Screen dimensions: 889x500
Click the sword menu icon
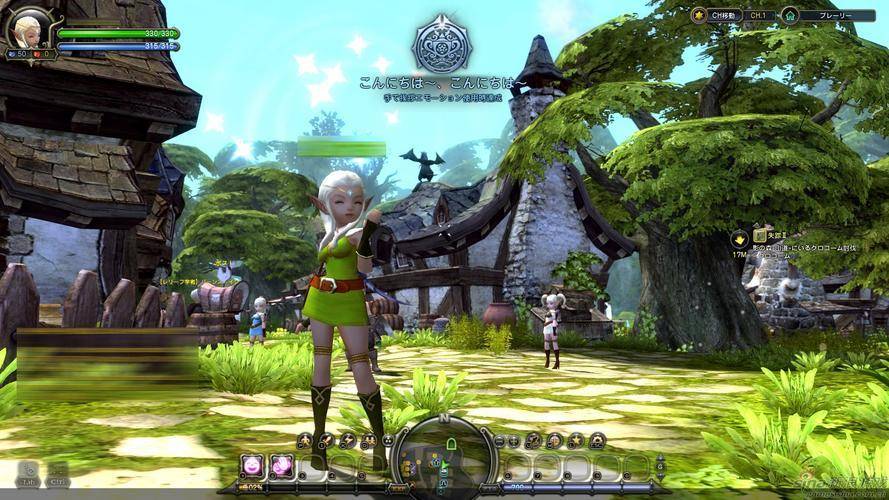pyautogui.click(x=326, y=440)
